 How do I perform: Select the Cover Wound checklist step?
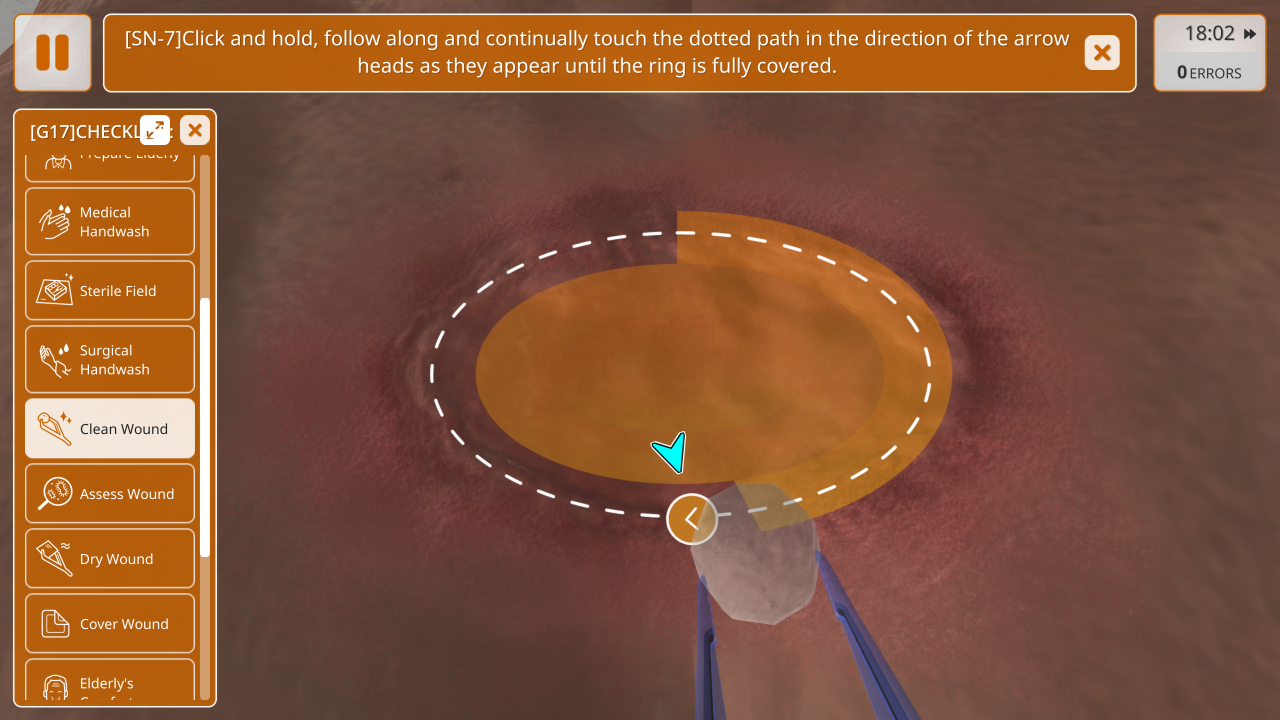tap(110, 624)
